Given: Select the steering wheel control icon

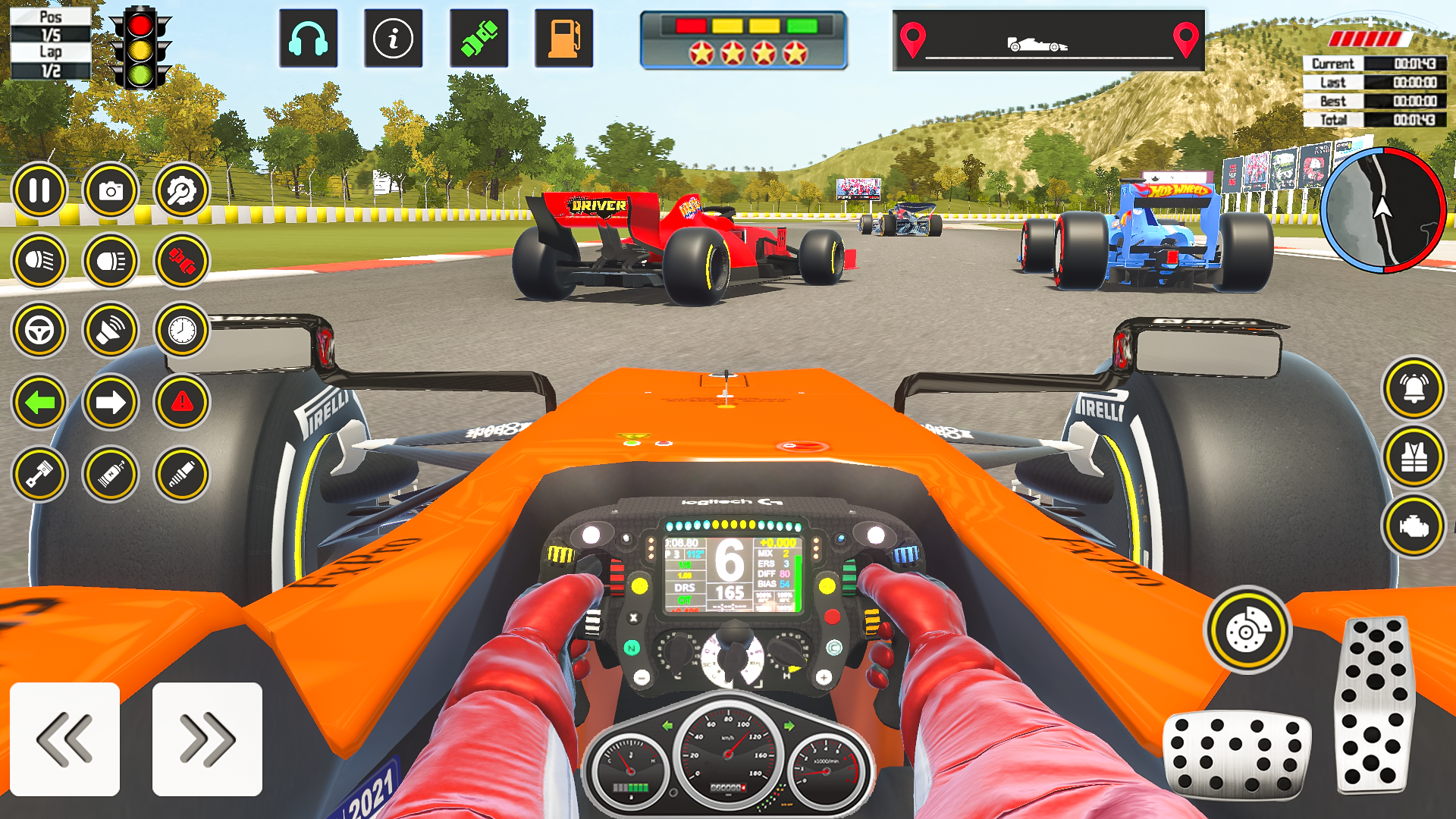Looking at the screenshot, I should point(40,331).
